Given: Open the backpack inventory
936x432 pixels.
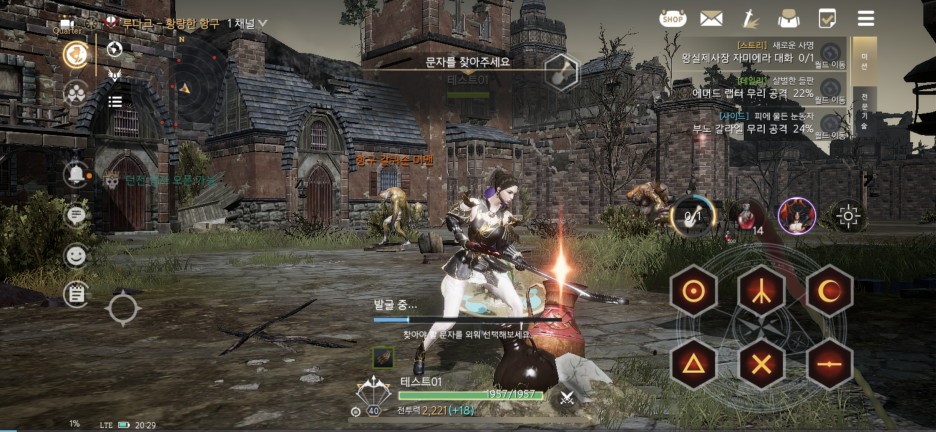Looking at the screenshot, I should pyautogui.click(x=788, y=18).
